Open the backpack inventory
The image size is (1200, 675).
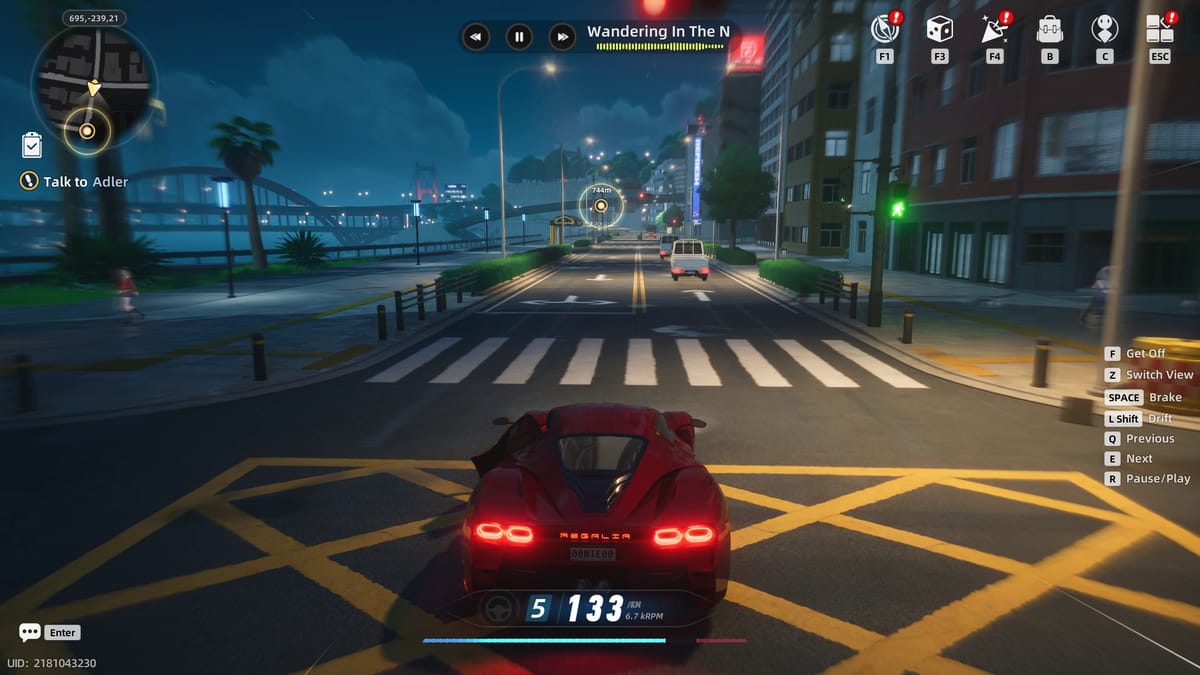(x=1049, y=29)
